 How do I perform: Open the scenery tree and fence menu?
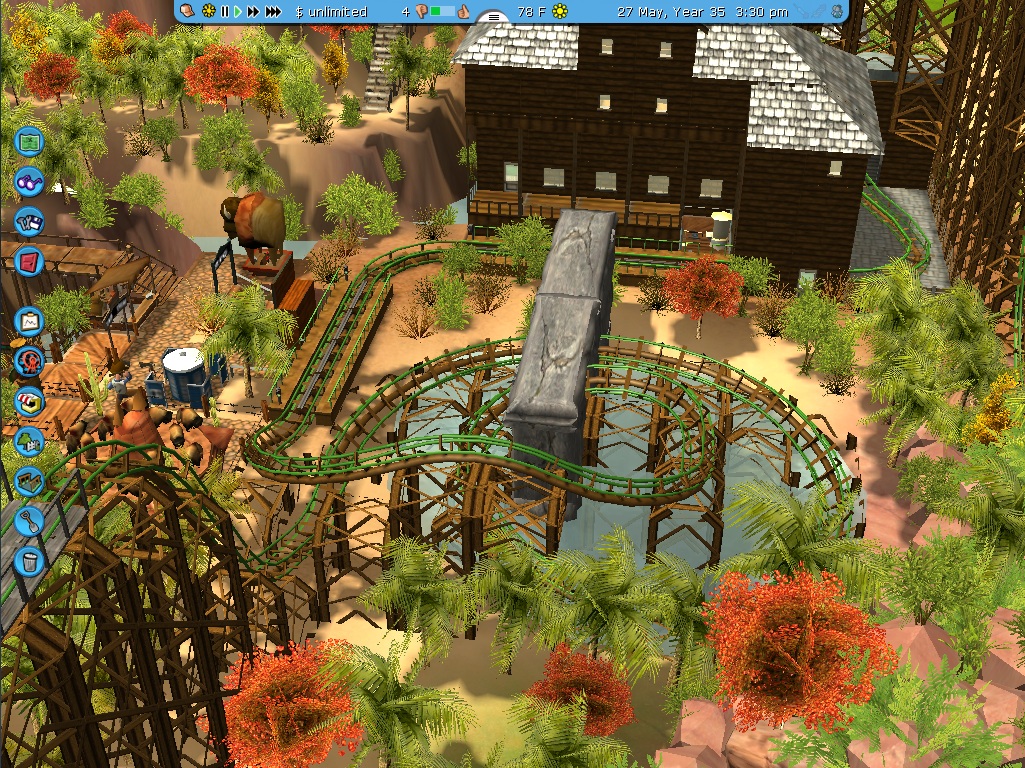point(30,441)
